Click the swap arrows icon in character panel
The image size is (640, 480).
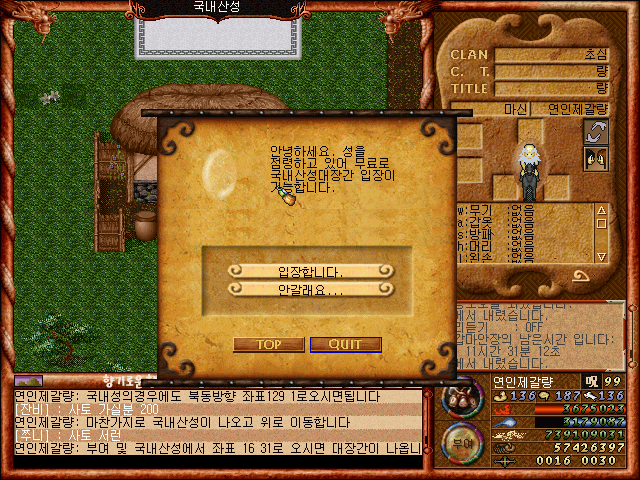coord(596,132)
